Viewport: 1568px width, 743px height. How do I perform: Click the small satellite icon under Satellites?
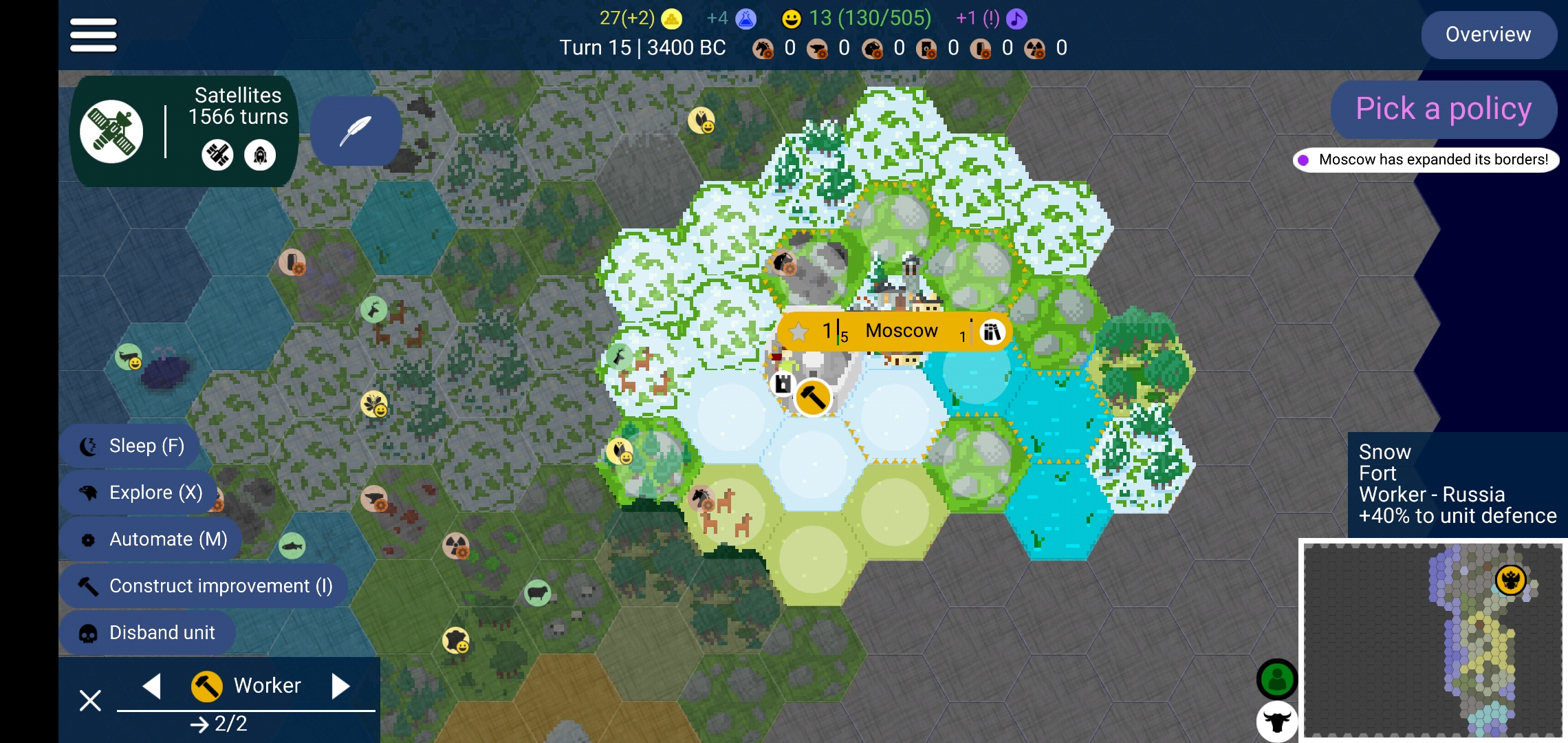click(x=217, y=155)
